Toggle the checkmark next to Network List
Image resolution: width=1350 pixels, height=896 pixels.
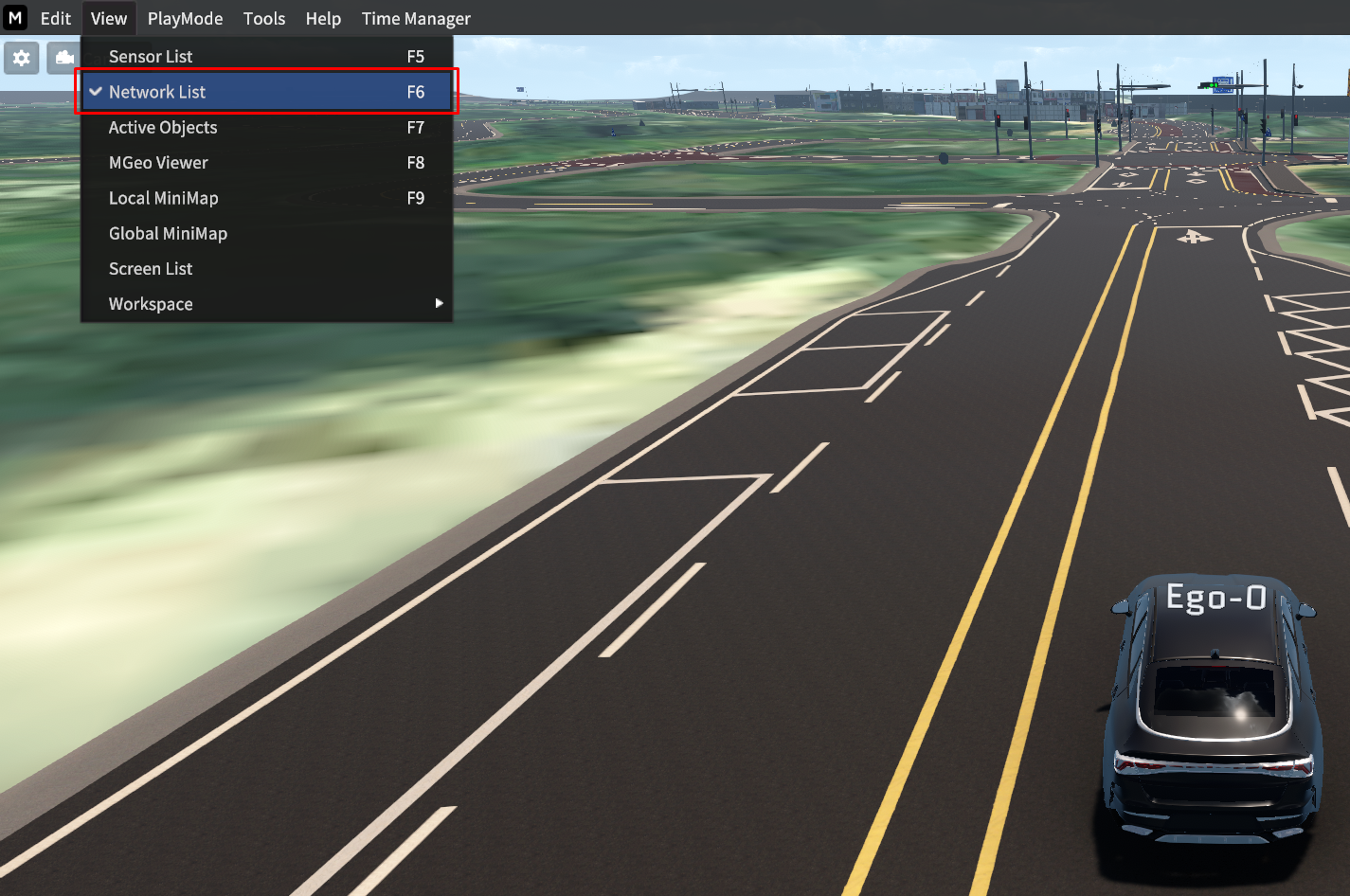(95, 91)
